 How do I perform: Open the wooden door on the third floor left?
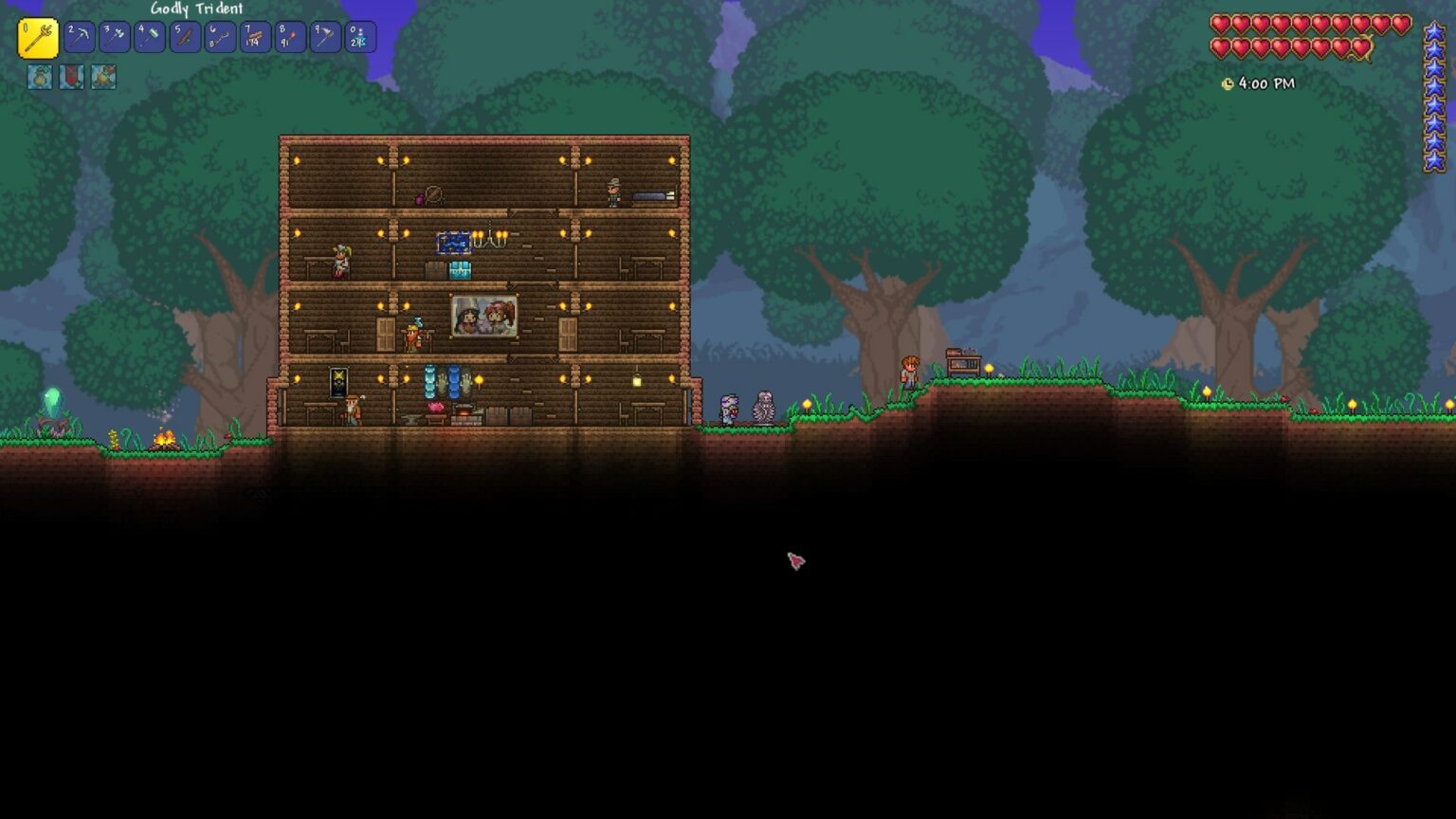(x=385, y=334)
